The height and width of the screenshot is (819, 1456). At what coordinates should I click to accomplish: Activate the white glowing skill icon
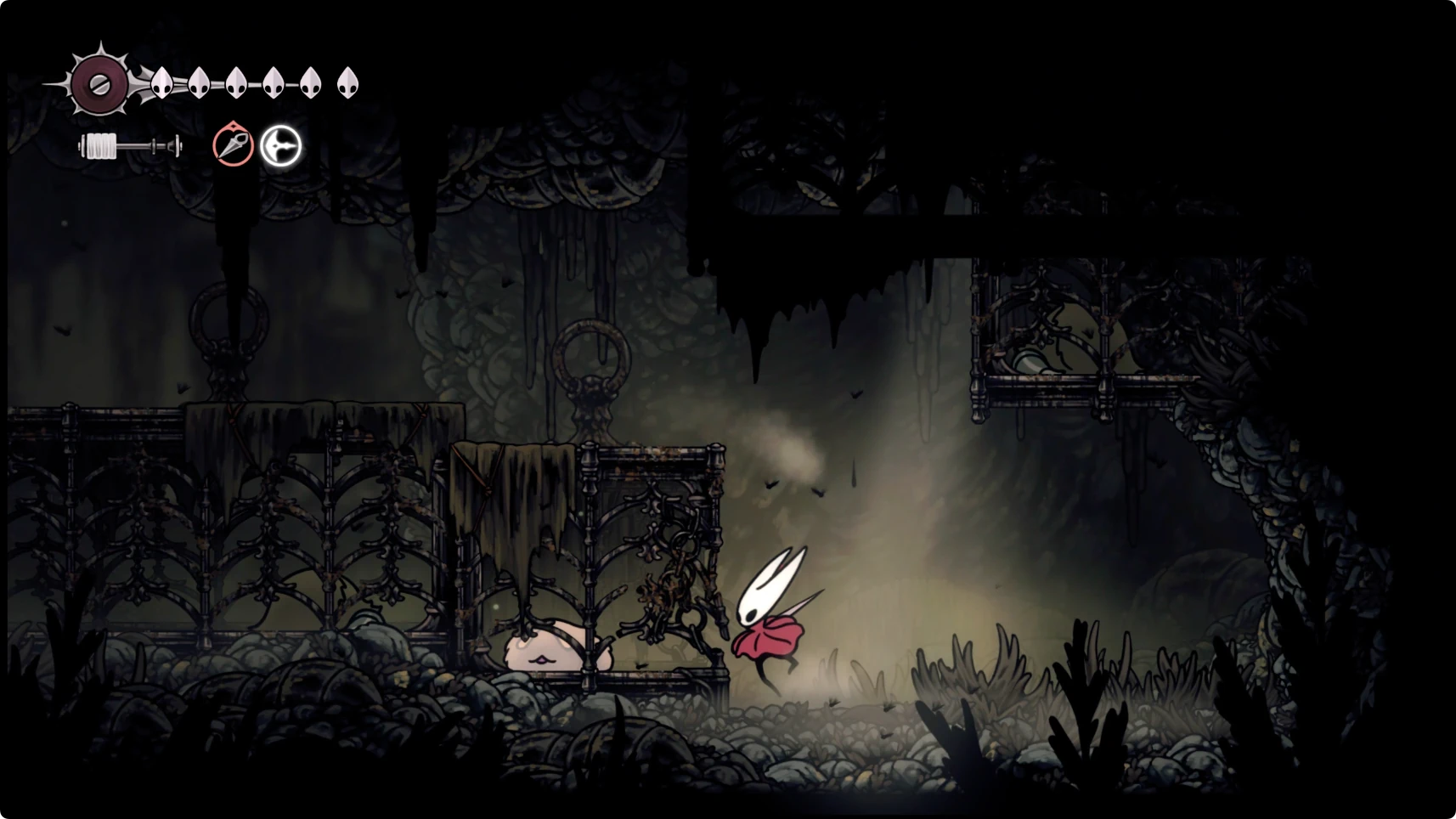click(280, 146)
